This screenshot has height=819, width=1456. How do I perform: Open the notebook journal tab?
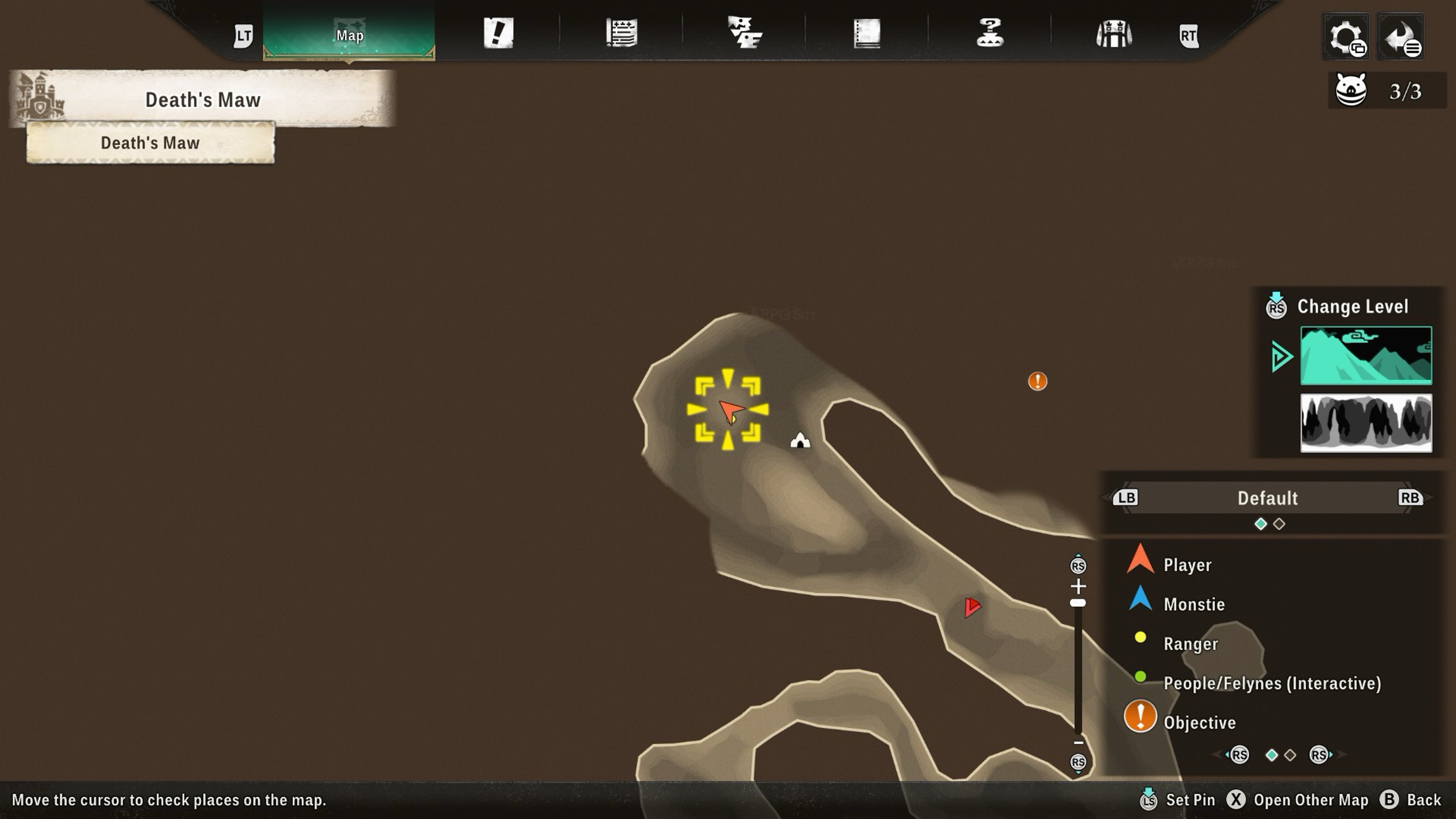tap(867, 33)
